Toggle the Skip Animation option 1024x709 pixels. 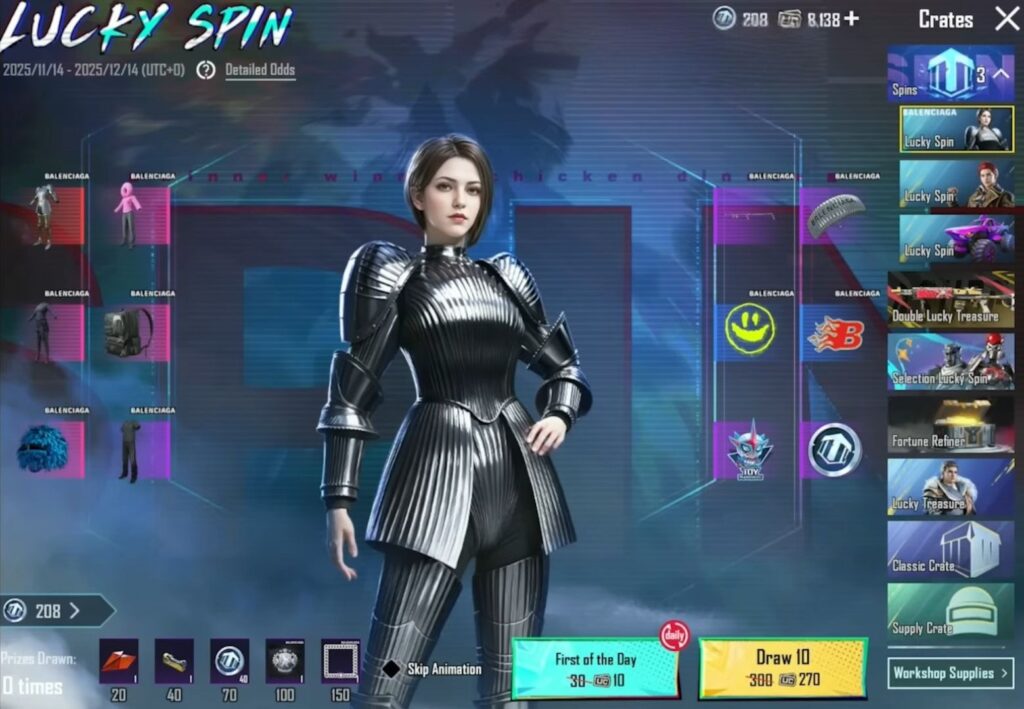pyautogui.click(x=394, y=669)
